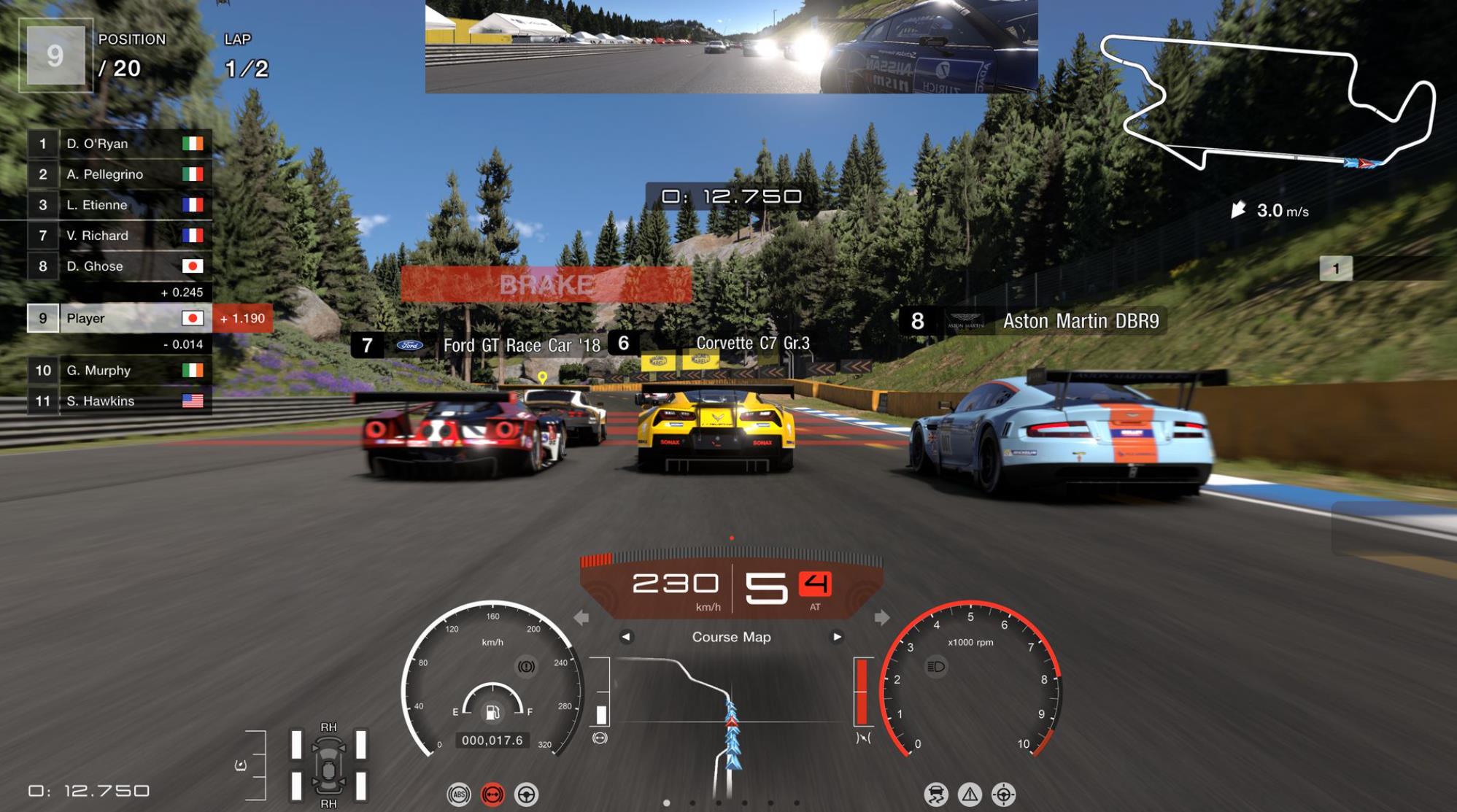
Task: Show the previous MFD page with left arrow
Action: pos(626,637)
